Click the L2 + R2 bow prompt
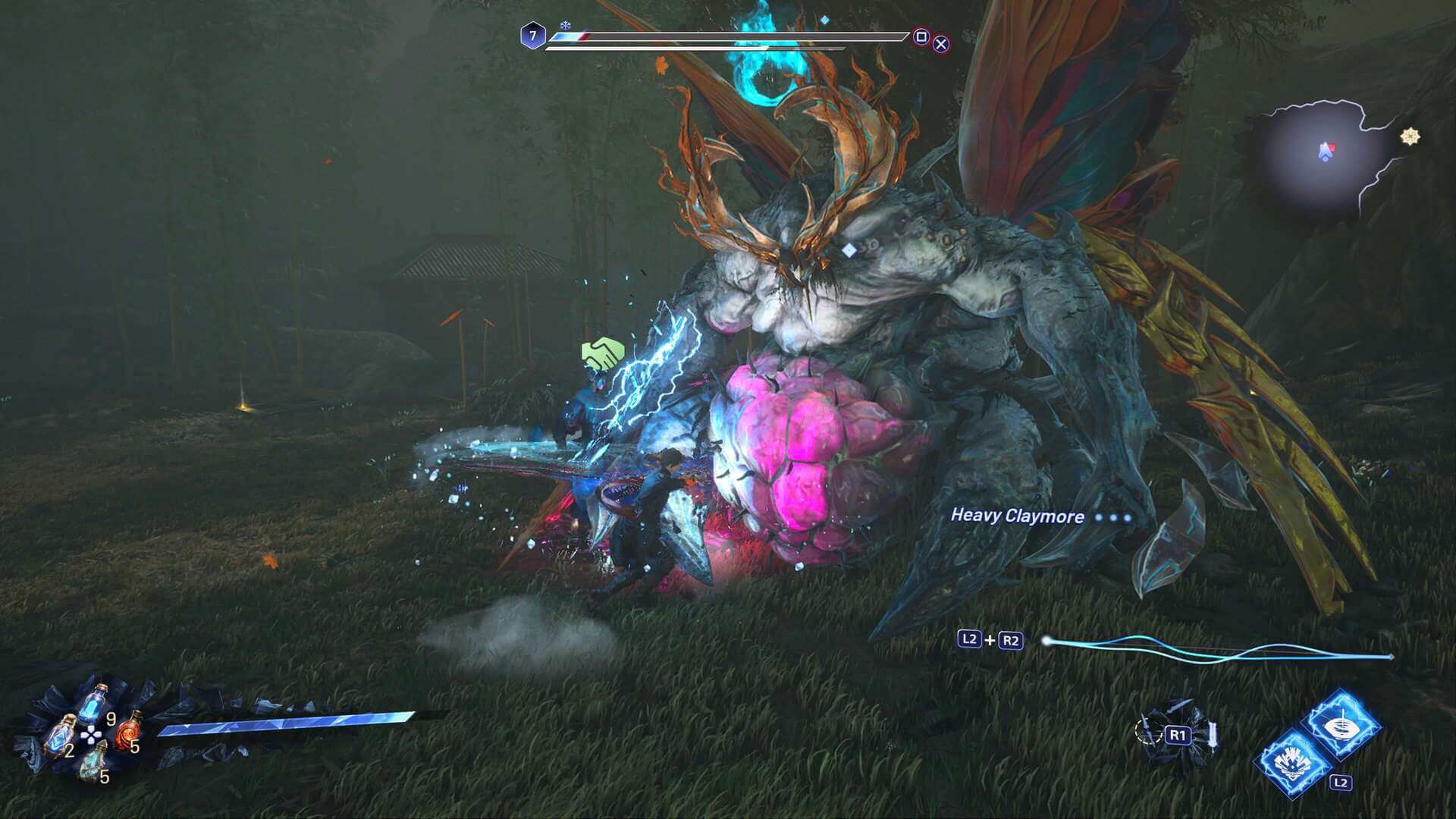Screen dimensions: 1456x819 click(x=991, y=641)
